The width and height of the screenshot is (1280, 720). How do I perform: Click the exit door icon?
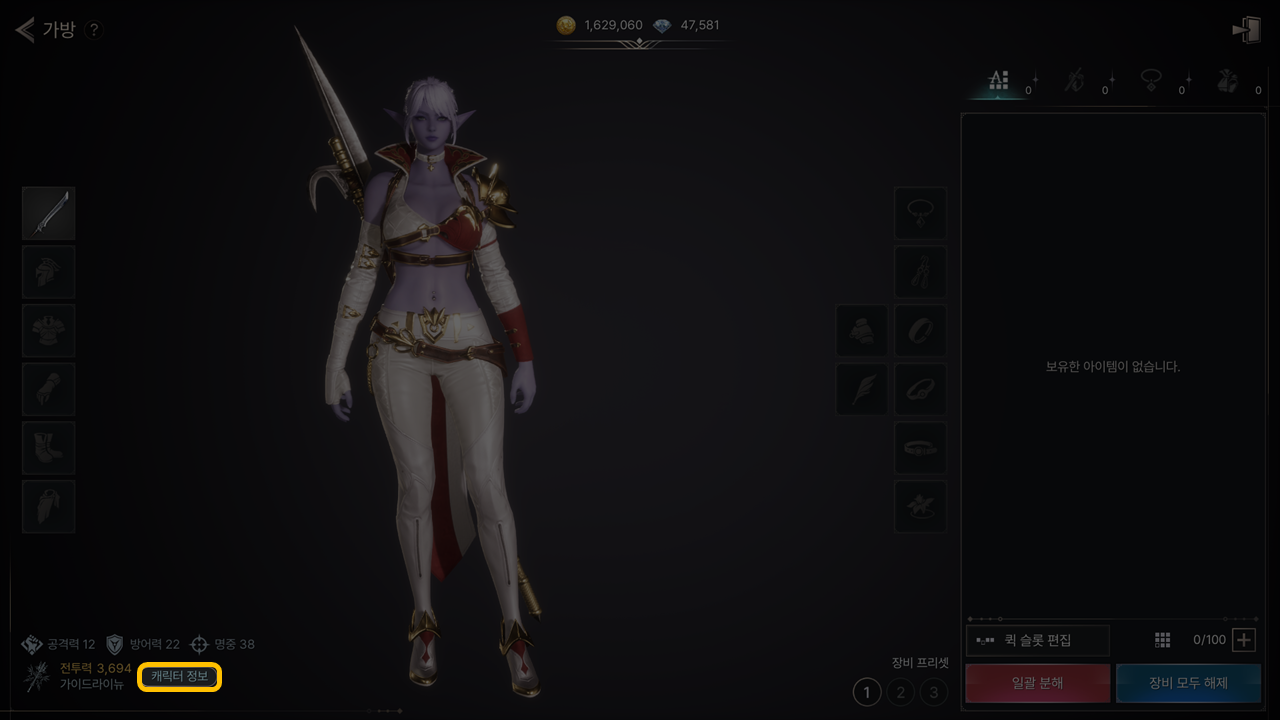pos(1246,30)
